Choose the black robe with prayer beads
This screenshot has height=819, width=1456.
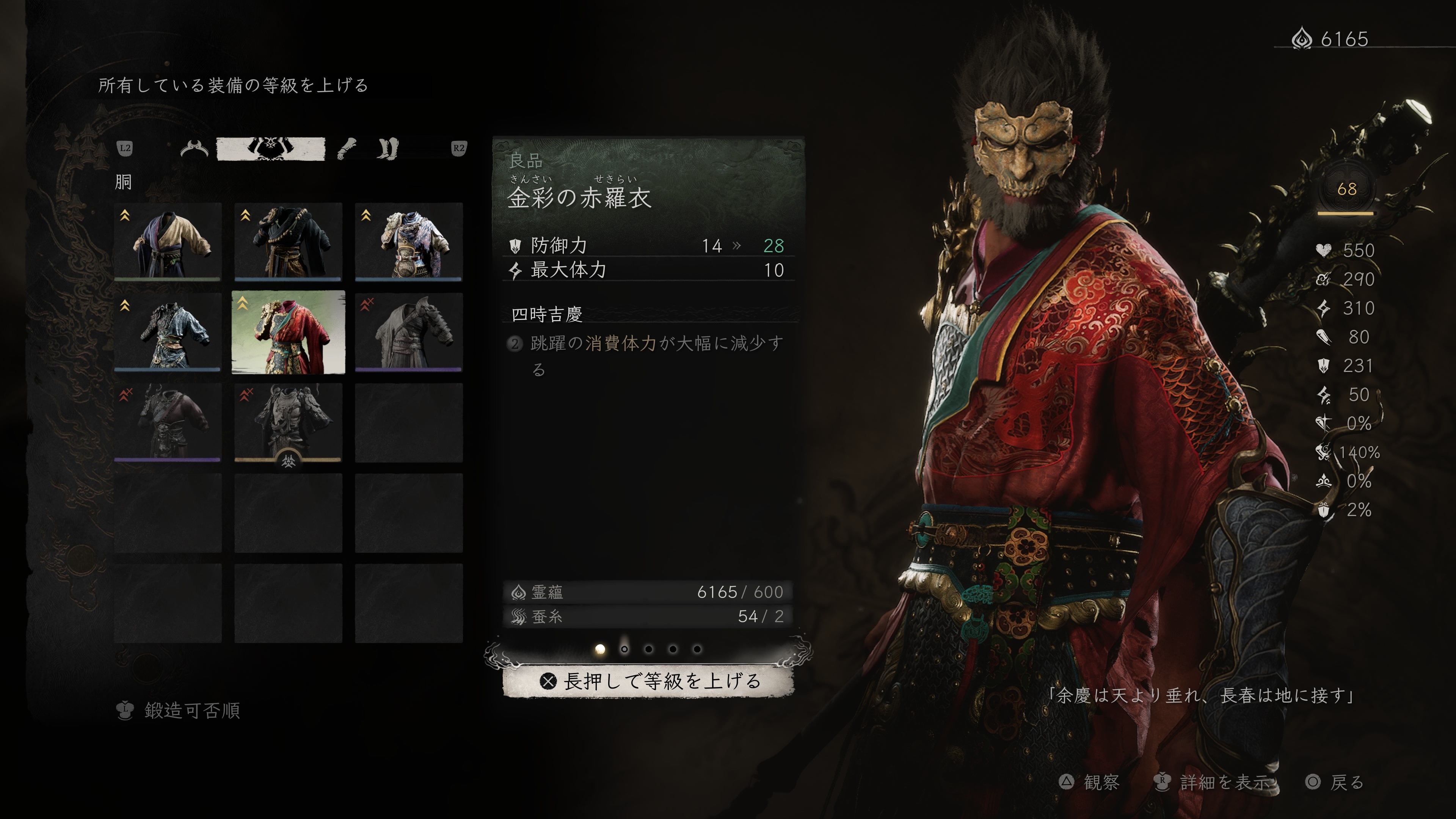pos(288,242)
